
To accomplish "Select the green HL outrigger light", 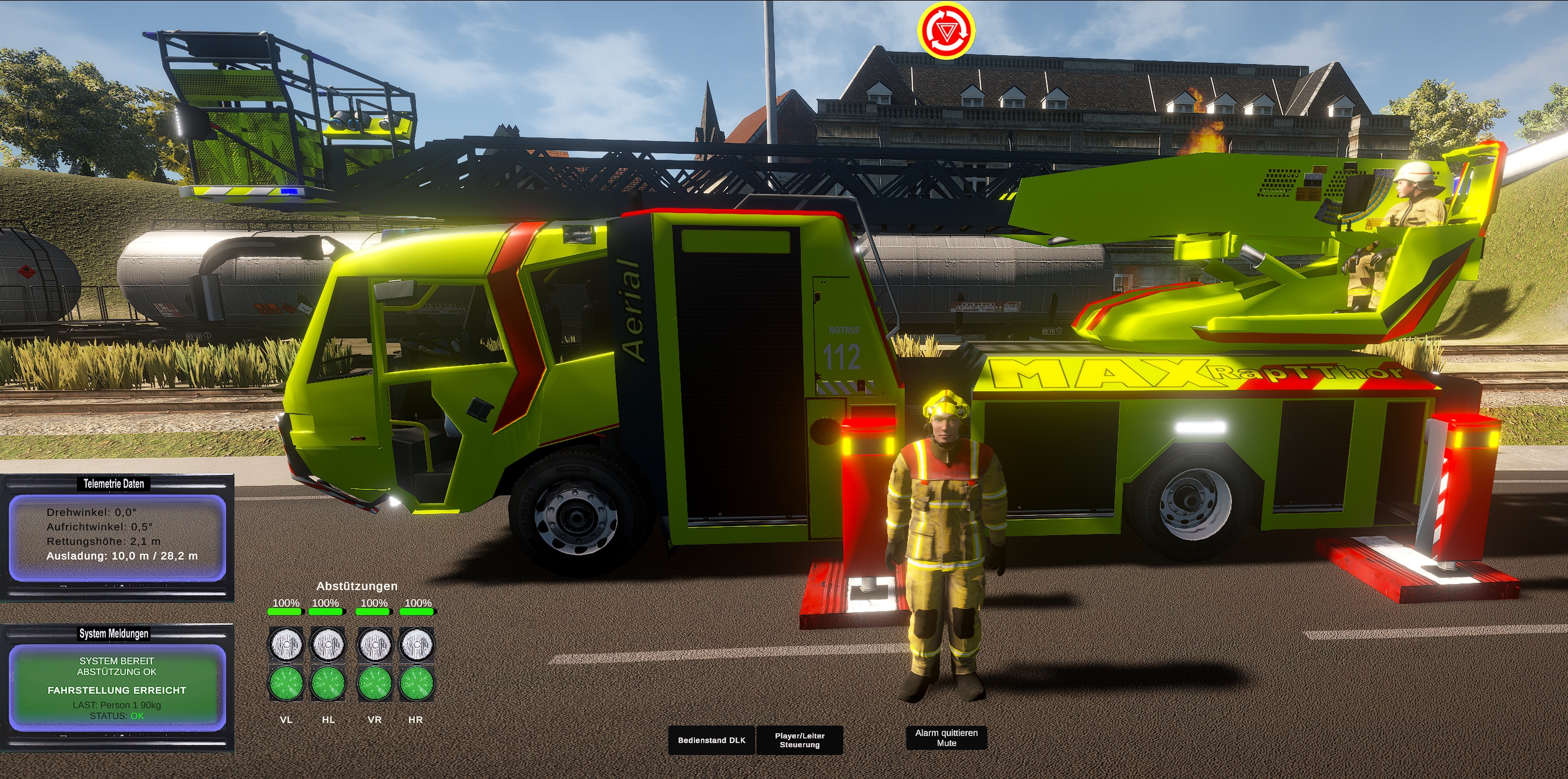I will click(x=328, y=683).
